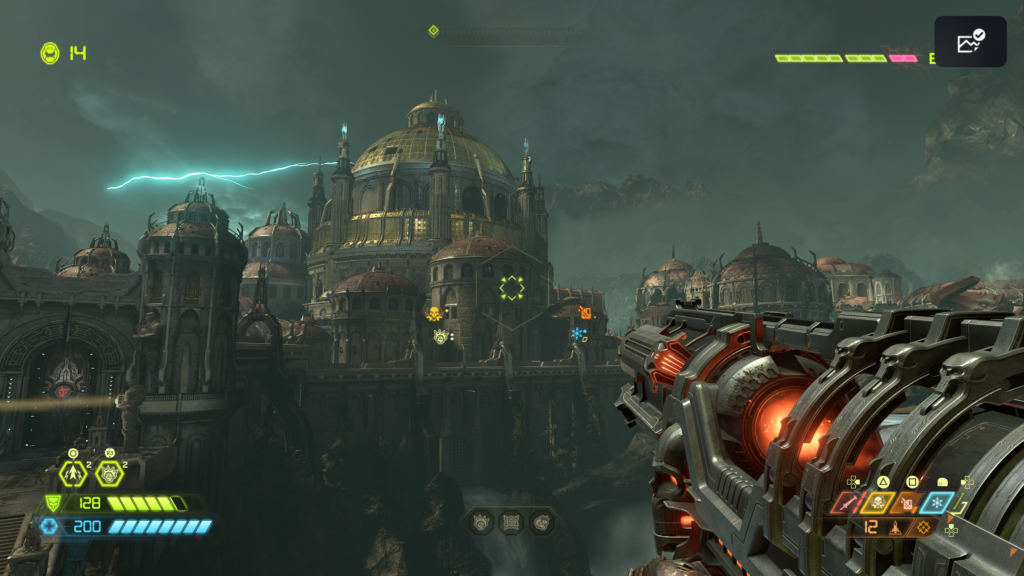Activate the Flame Belch skull icon
The height and width of the screenshot is (576, 1024).
pos(877,503)
